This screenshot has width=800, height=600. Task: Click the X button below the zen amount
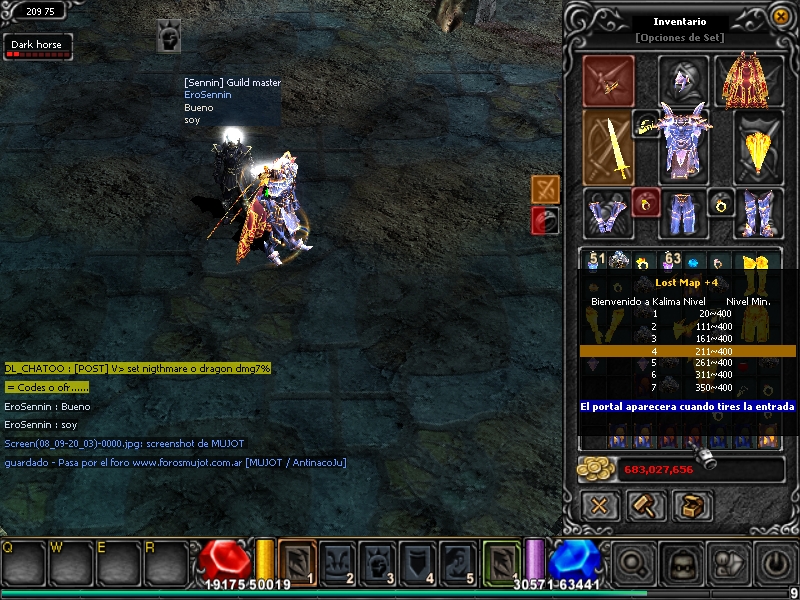pyautogui.click(x=600, y=505)
